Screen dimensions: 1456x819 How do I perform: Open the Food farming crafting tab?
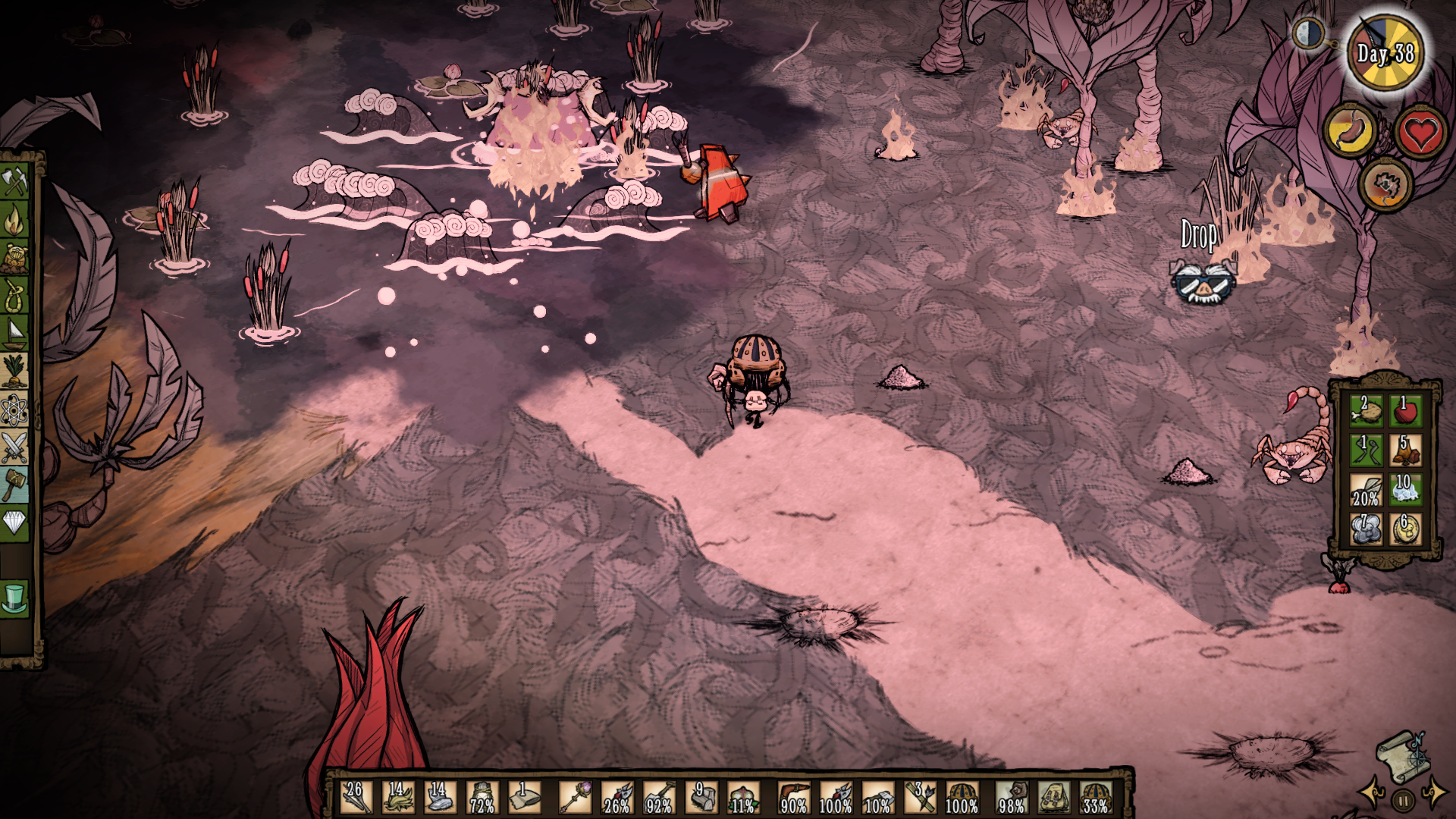14,371
